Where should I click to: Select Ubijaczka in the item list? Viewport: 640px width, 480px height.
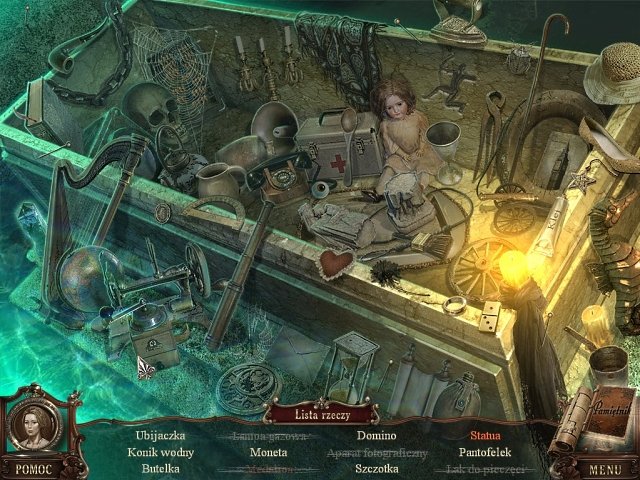coord(159,435)
